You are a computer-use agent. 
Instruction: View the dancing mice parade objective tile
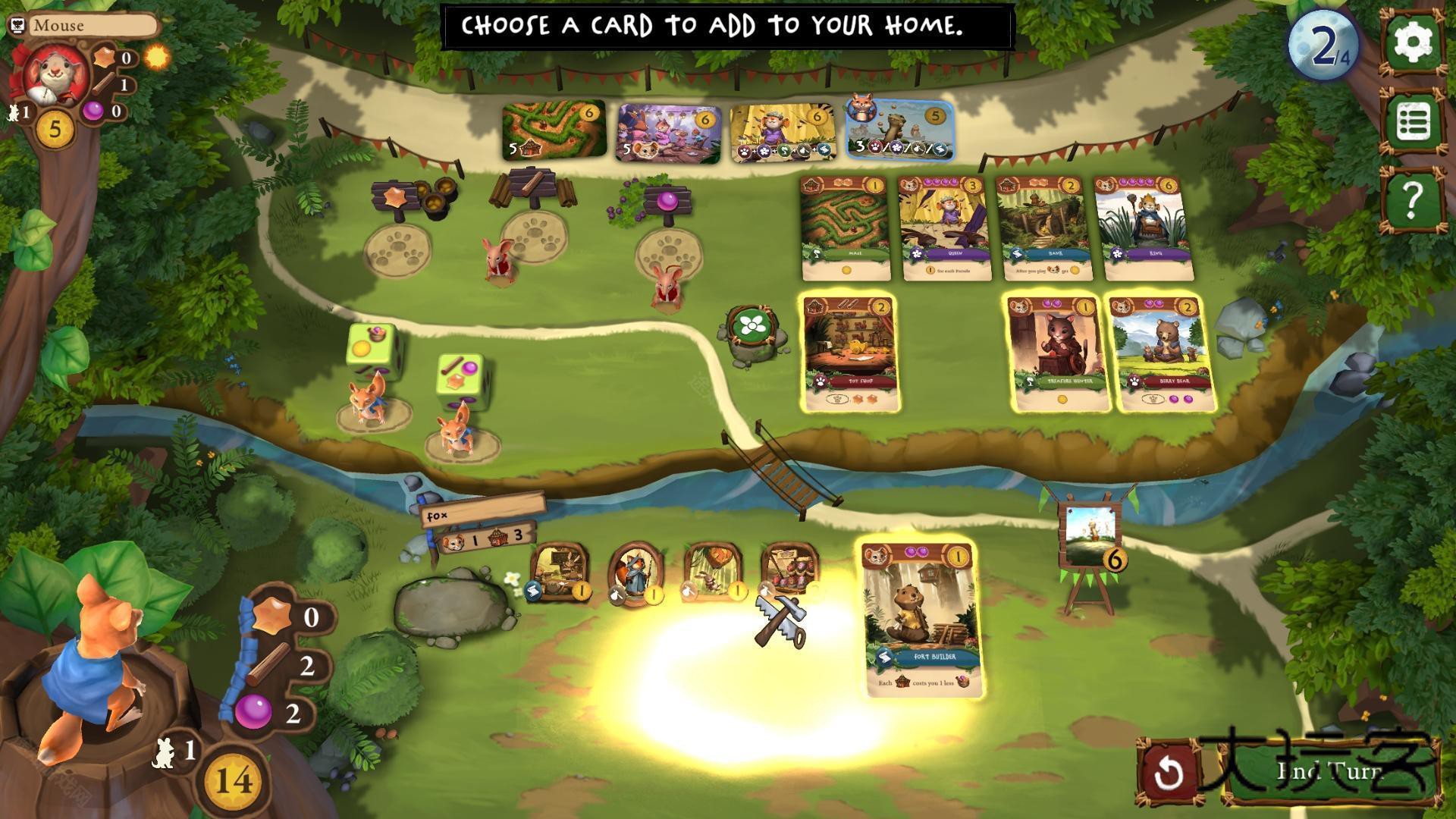click(668, 133)
